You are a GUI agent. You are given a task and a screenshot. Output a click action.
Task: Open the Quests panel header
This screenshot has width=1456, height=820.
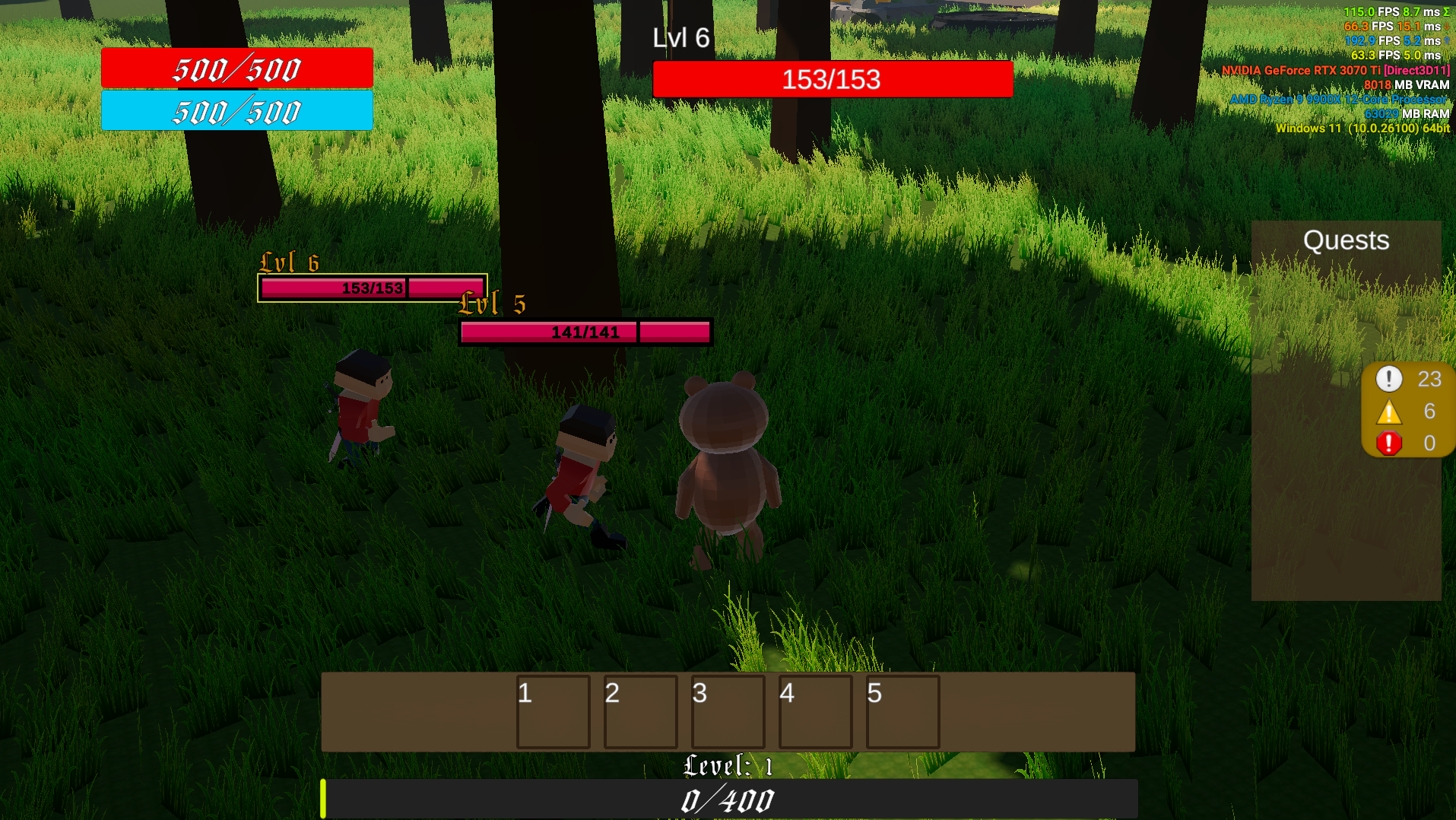coord(1346,240)
